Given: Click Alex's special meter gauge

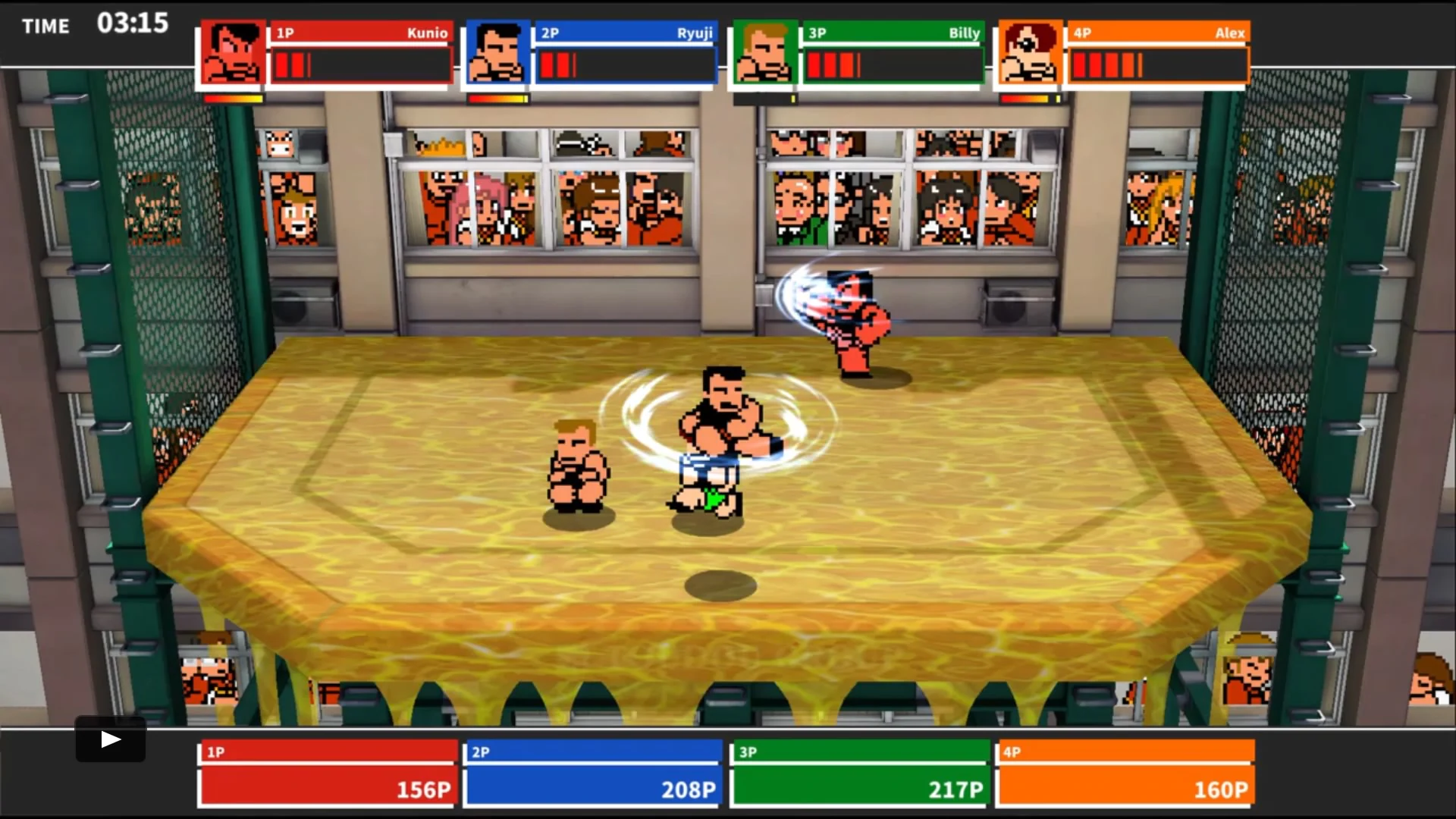Looking at the screenshot, I should tap(1029, 98).
